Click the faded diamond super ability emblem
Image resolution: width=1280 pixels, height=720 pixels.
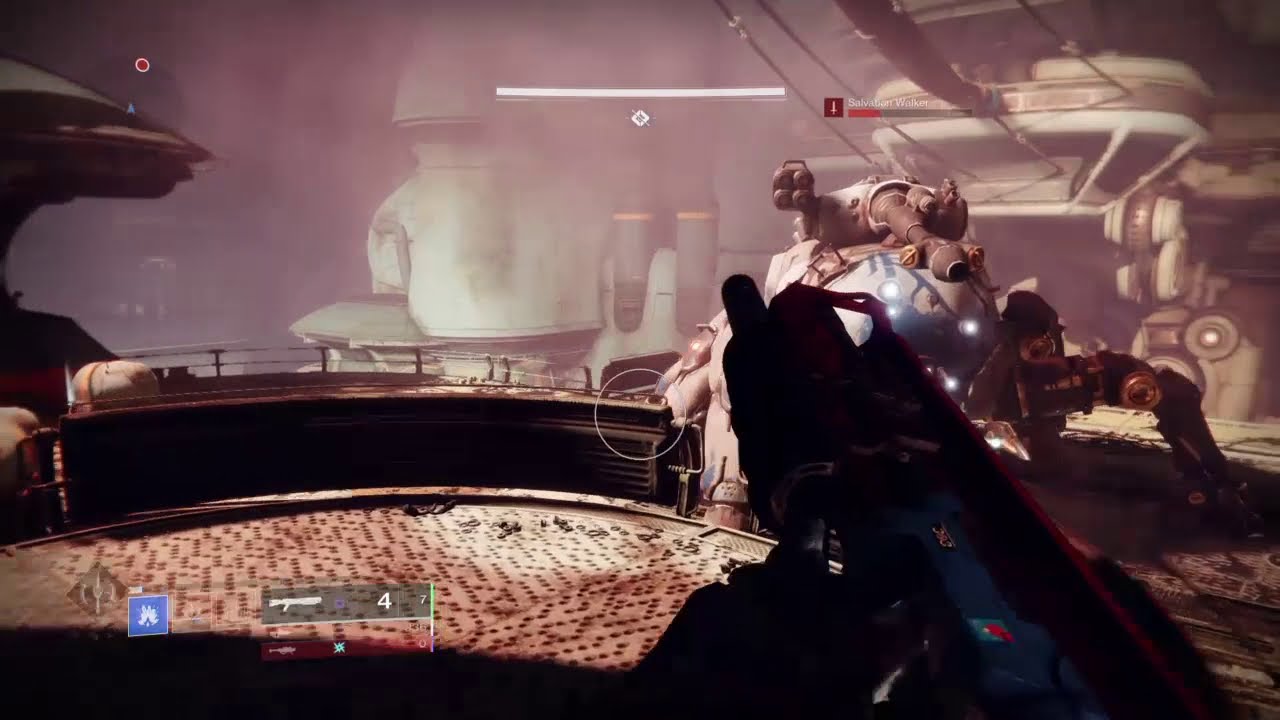click(x=97, y=590)
